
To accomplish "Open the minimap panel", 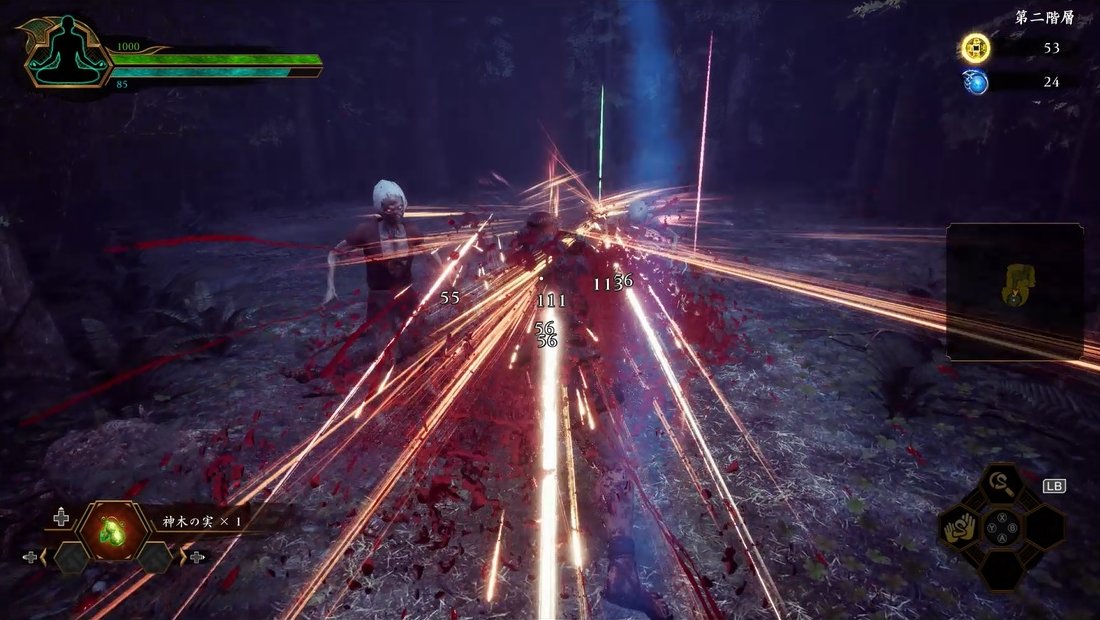I will 1014,291.
